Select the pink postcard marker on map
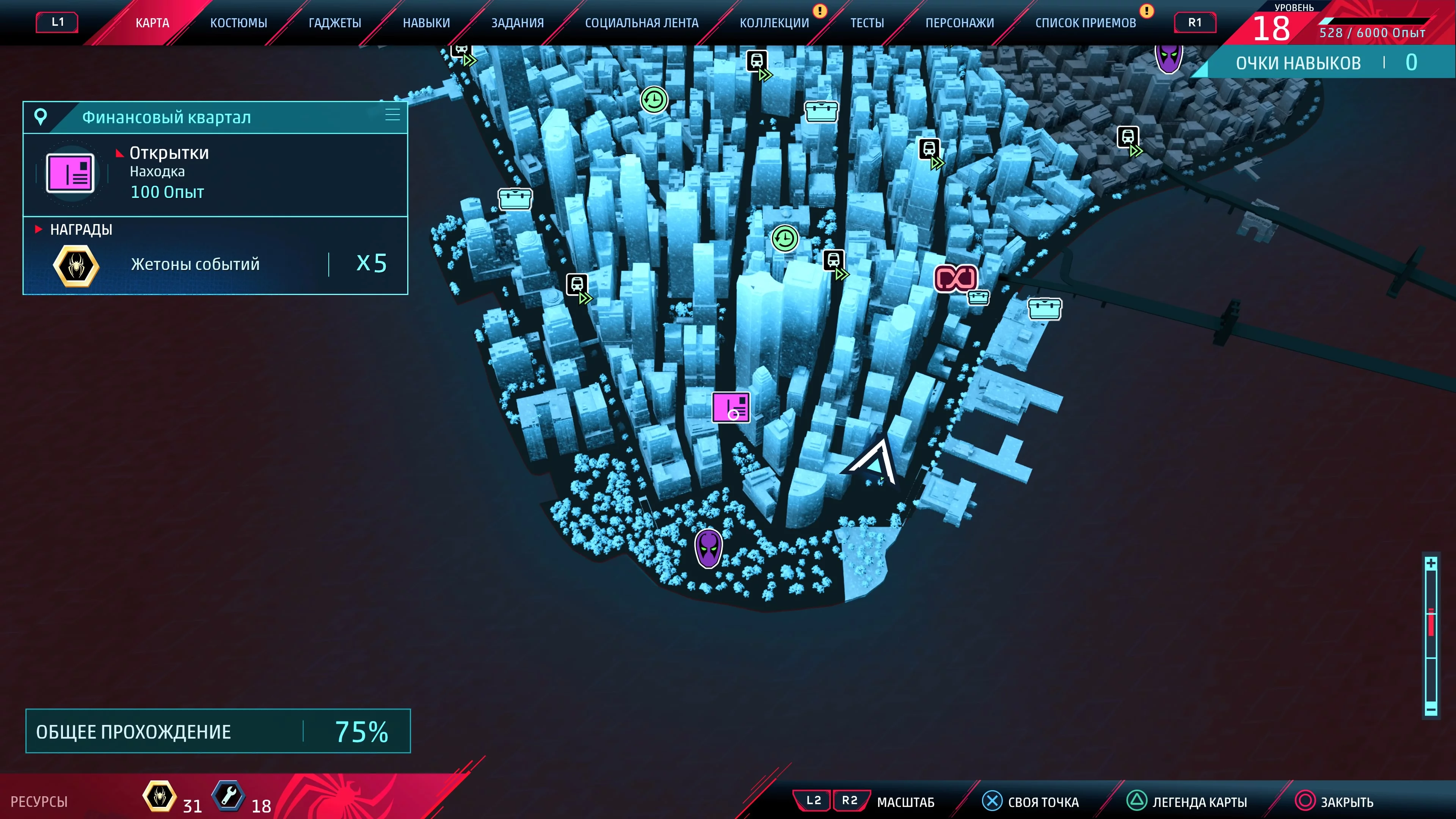1456x819 pixels. tap(731, 407)
